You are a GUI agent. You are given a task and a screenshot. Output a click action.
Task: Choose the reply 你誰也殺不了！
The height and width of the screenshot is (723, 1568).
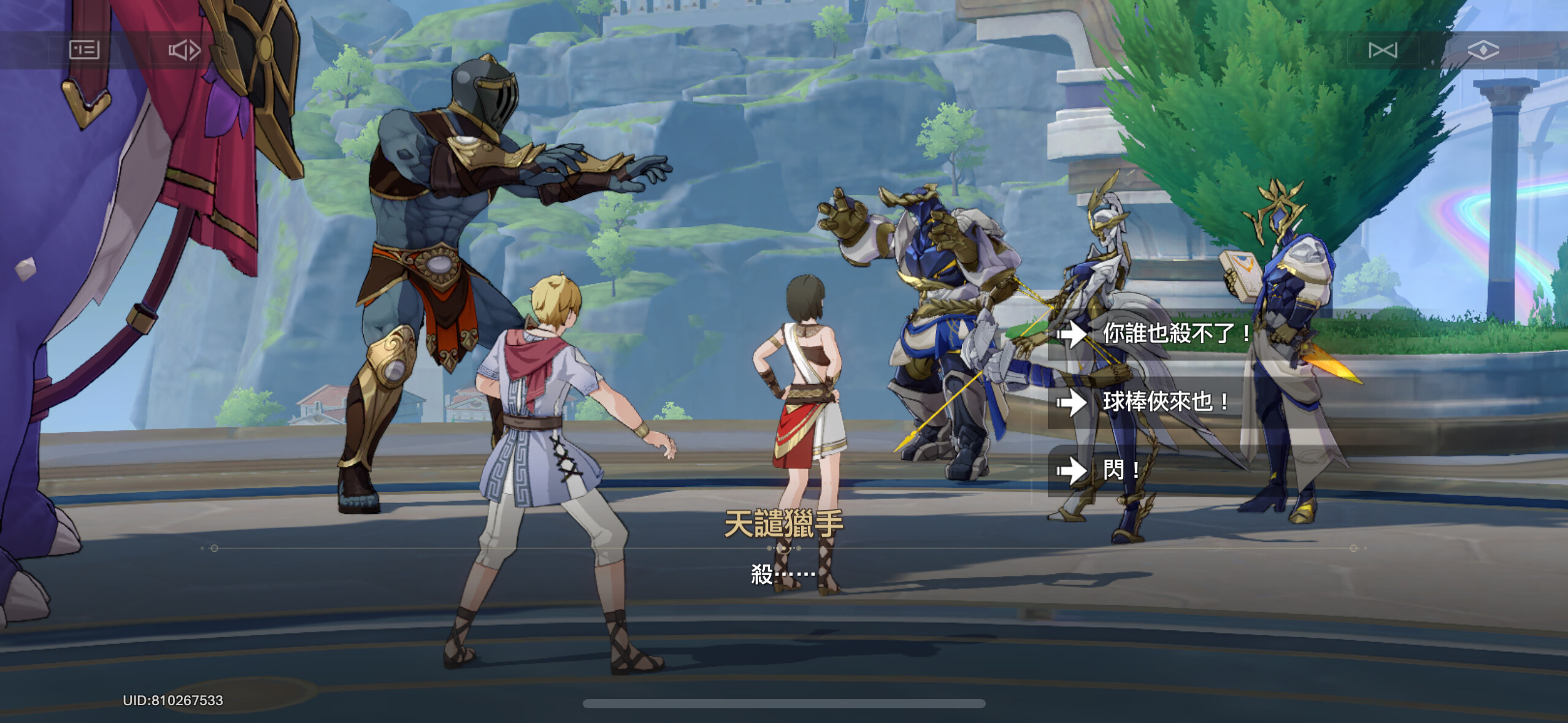click(1175, 334)
